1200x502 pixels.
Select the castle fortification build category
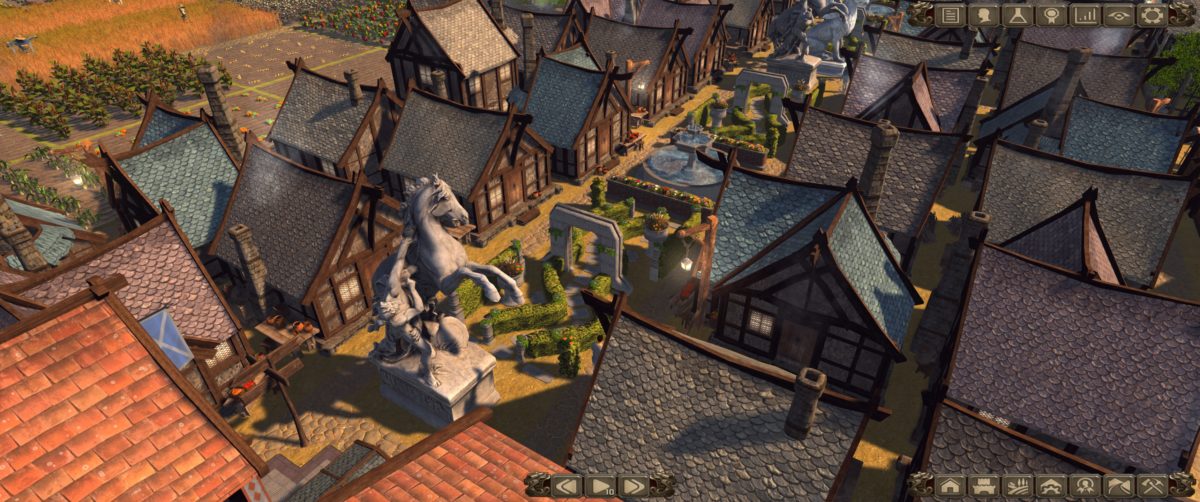point(984,486)
